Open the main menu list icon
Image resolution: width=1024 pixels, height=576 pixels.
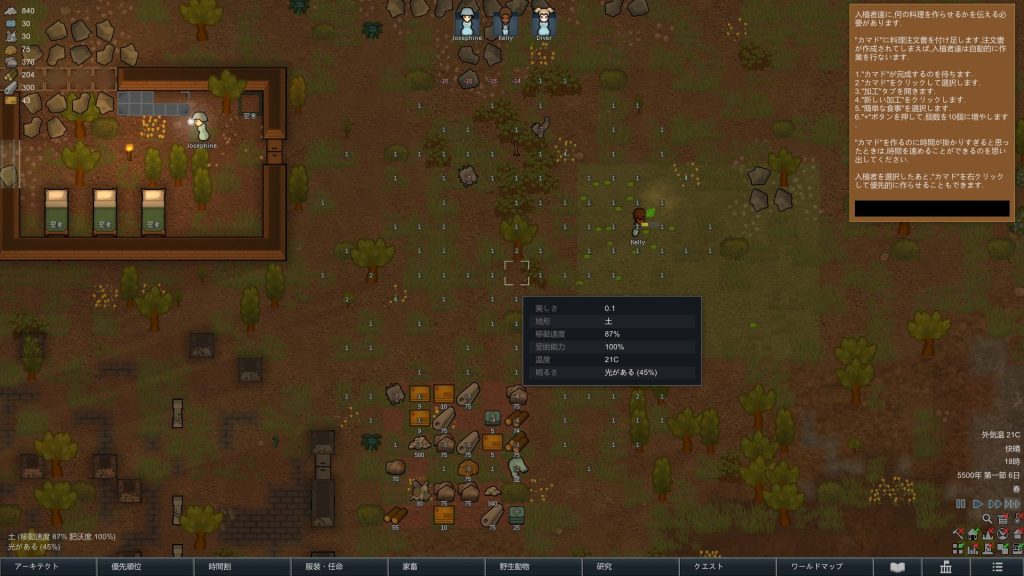click(x=997, y=567)
